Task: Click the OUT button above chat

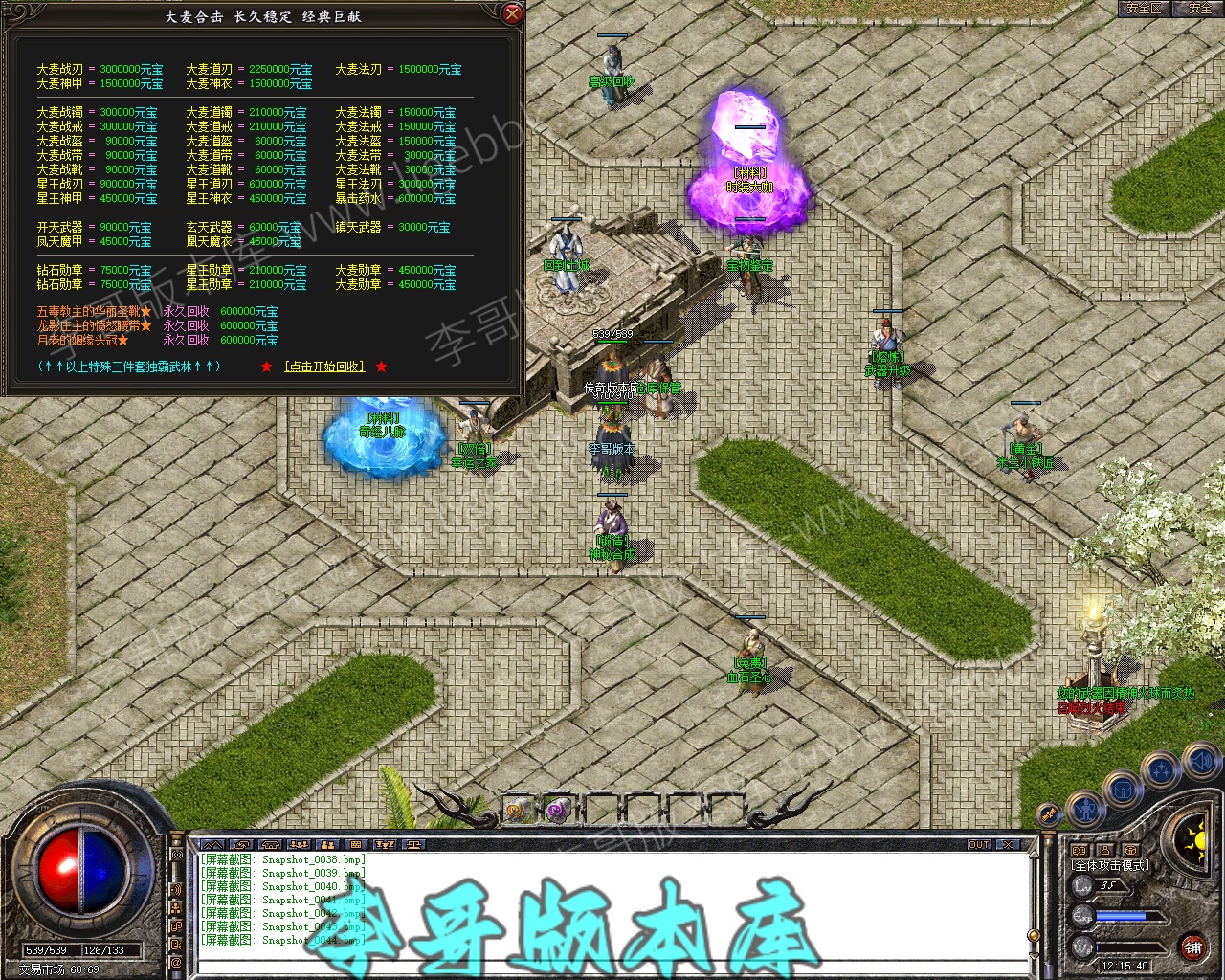Action: [979, 844]
